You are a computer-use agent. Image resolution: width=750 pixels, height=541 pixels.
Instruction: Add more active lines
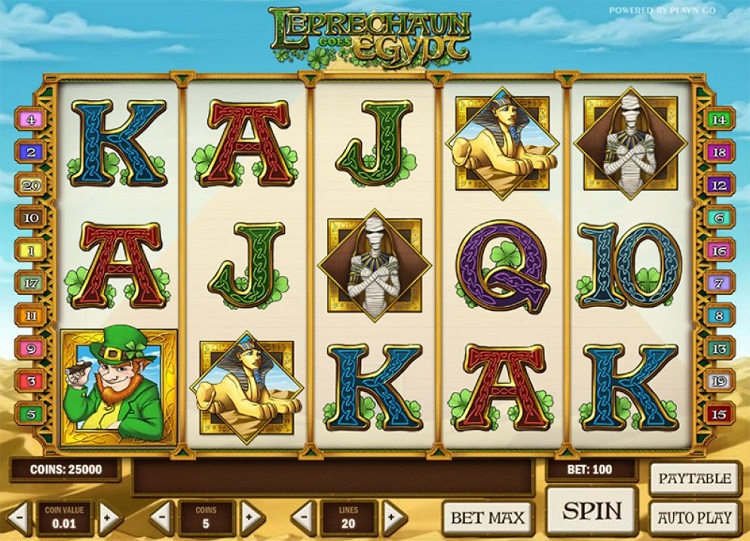(393, 517)
